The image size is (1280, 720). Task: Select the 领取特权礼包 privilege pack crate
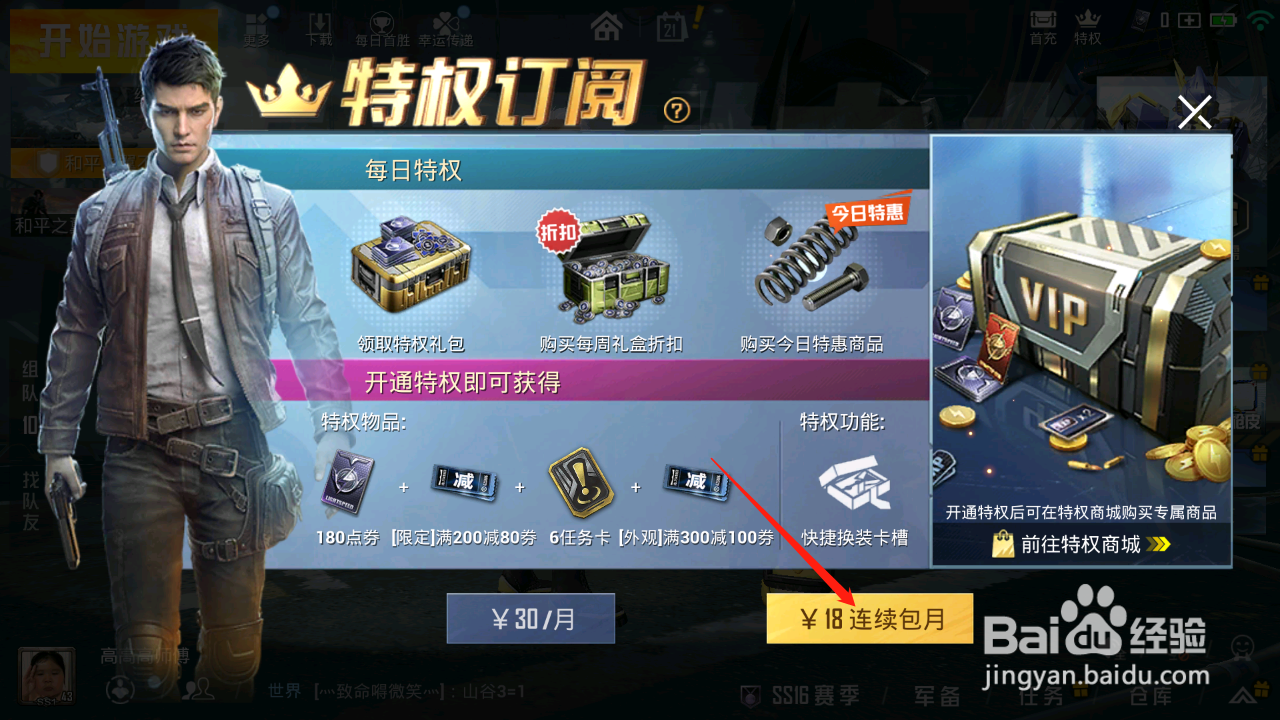click(412, 270)
